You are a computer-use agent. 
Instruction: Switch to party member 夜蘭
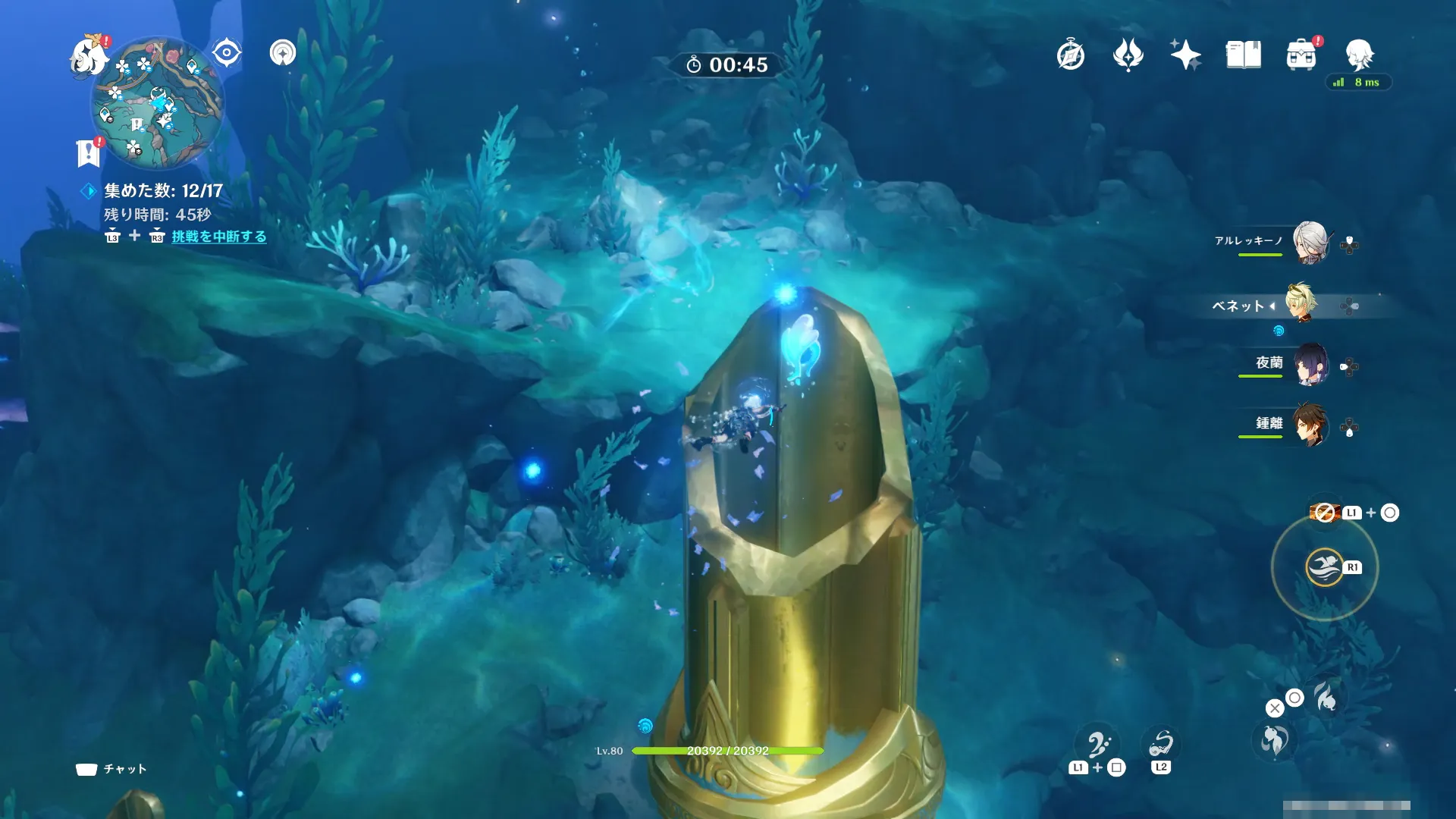point(1310,364)
